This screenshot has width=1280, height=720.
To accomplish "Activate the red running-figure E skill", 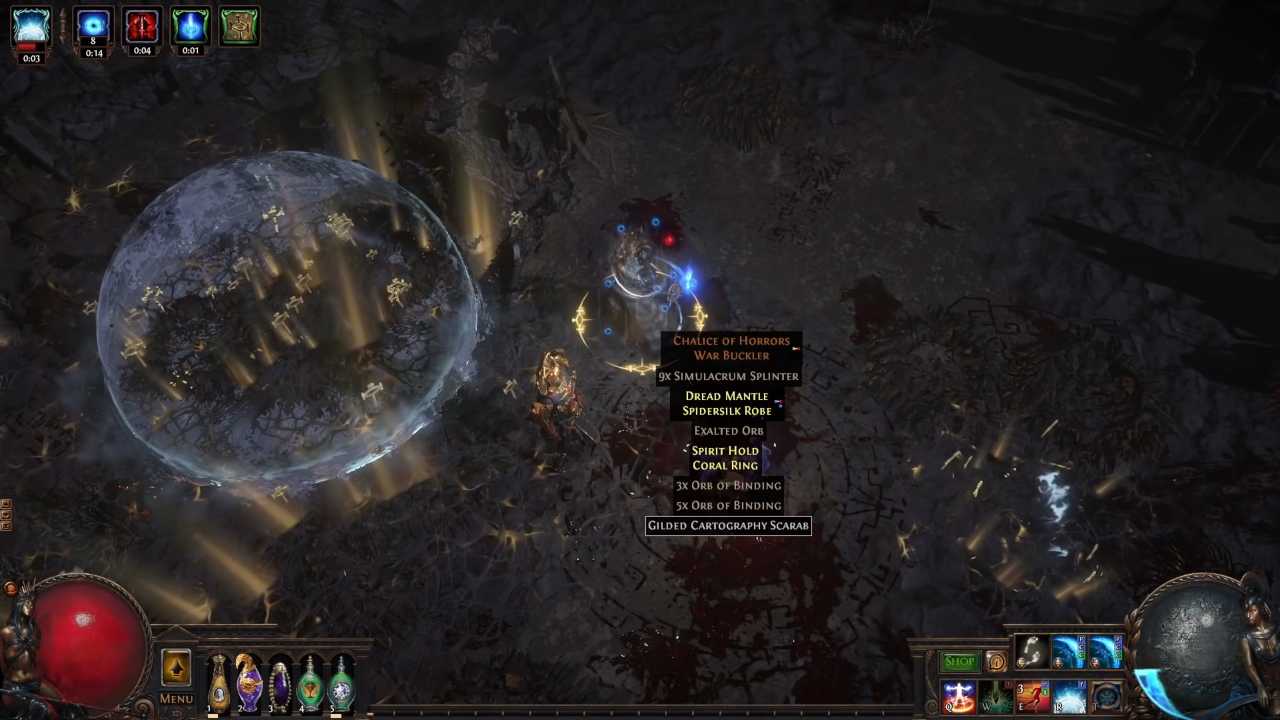I will tap(1032, 697).
